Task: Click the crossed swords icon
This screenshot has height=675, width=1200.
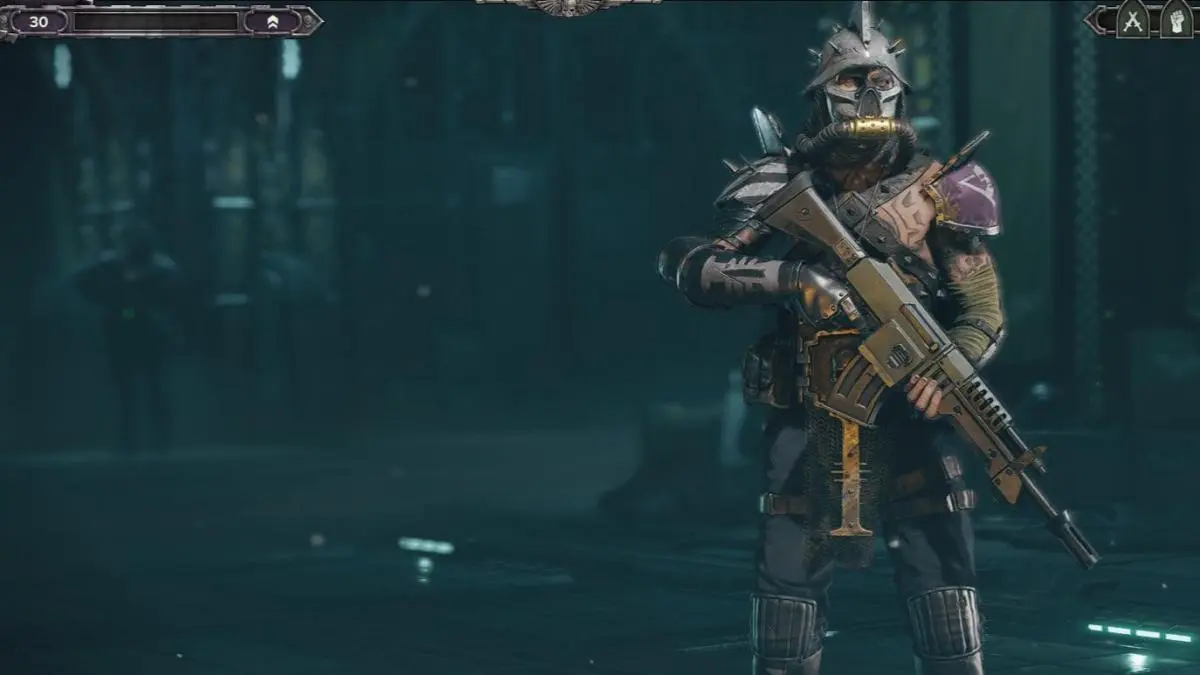Action: click(1132, 20)
